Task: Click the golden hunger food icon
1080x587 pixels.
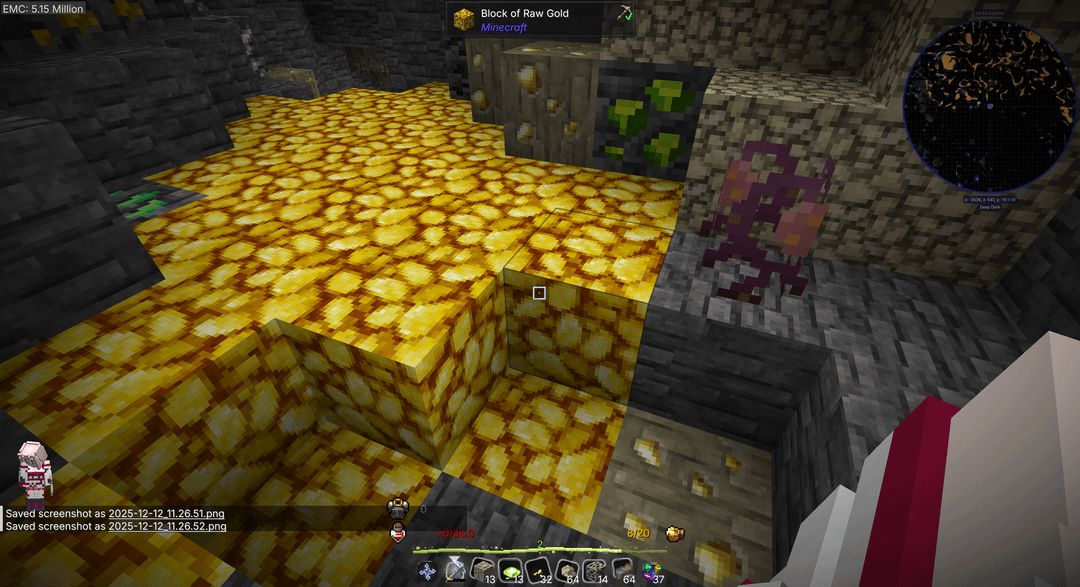Action: click(x=675, y=534)
